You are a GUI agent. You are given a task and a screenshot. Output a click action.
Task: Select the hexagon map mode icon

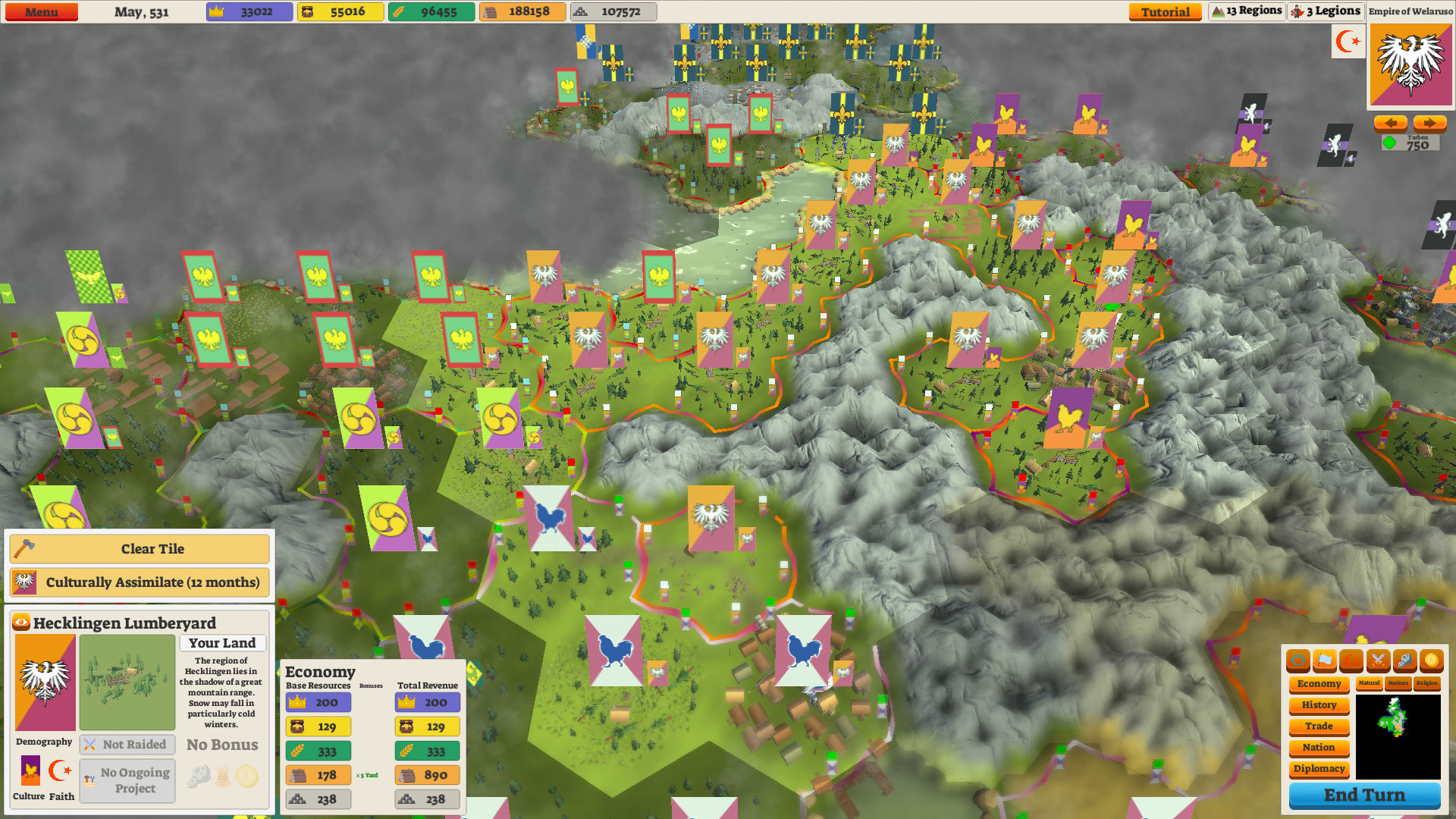click(x=1298, y=661)
